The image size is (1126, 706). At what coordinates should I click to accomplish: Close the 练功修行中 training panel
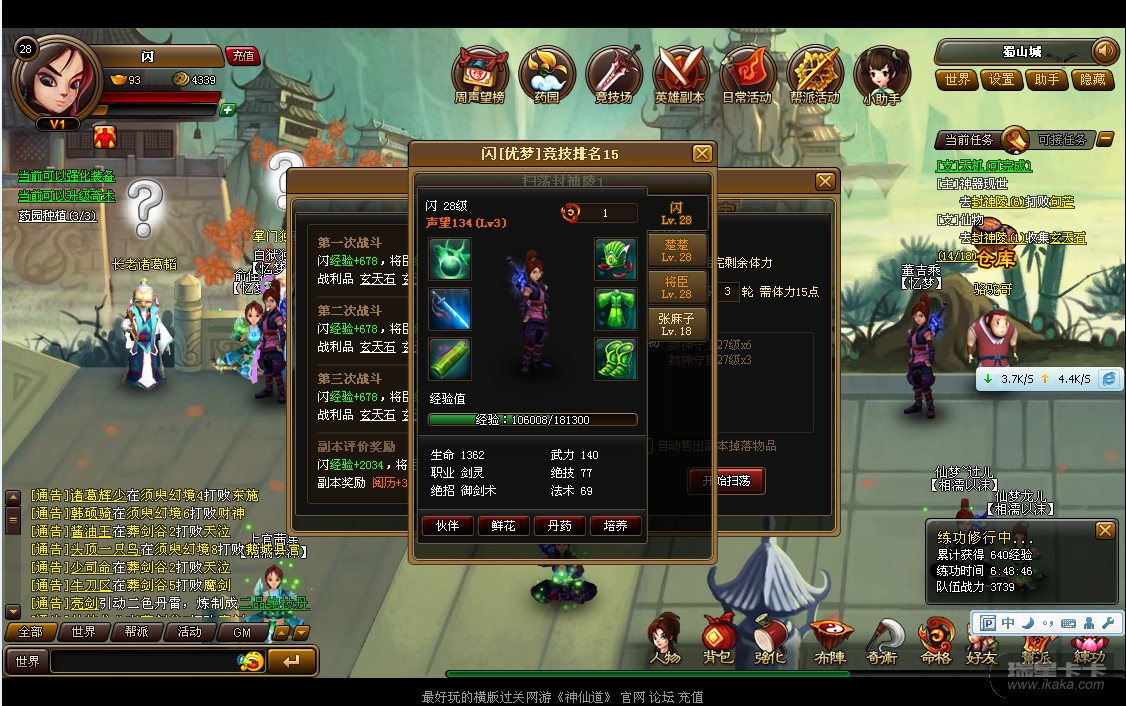pyautogui.click(x=1104, y=530)
